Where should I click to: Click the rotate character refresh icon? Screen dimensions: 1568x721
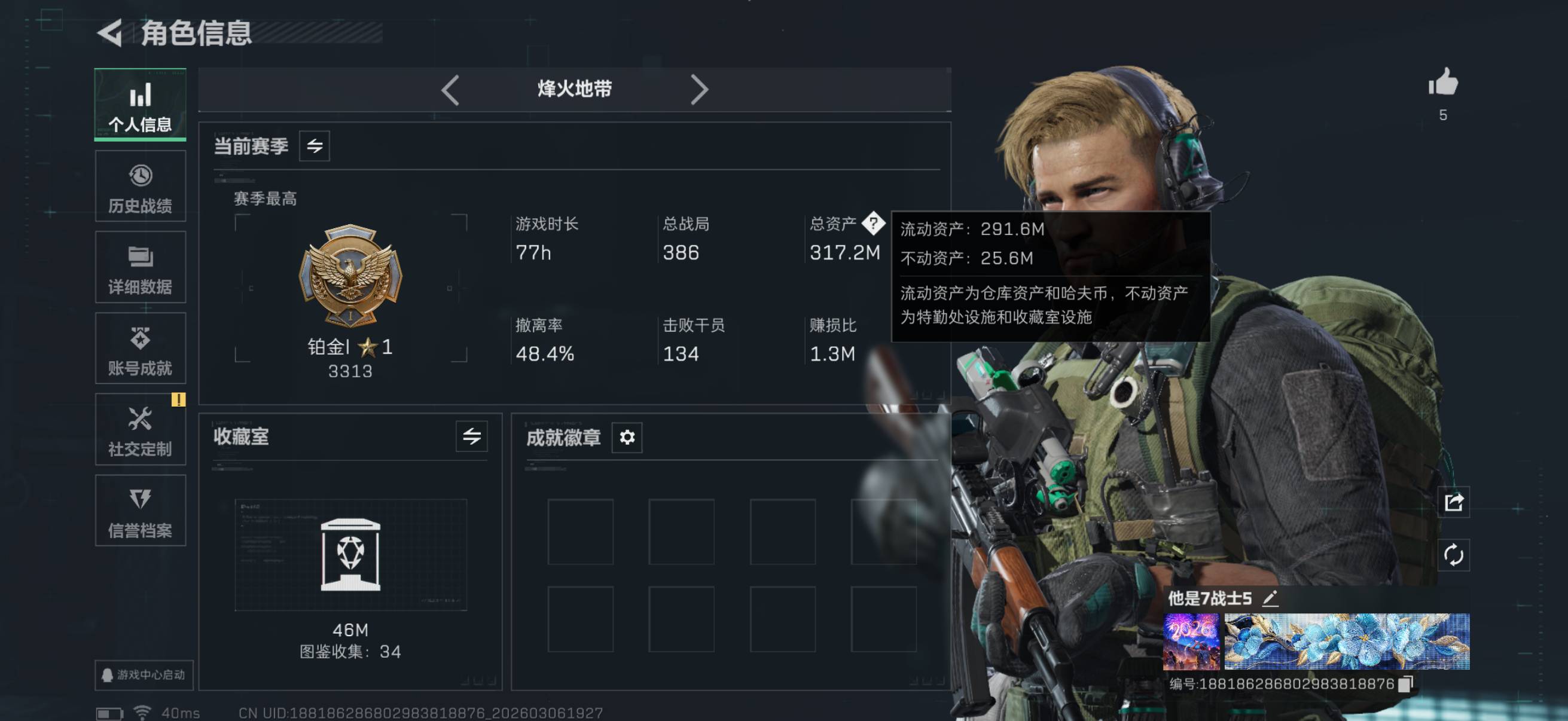coord(1454,555)
